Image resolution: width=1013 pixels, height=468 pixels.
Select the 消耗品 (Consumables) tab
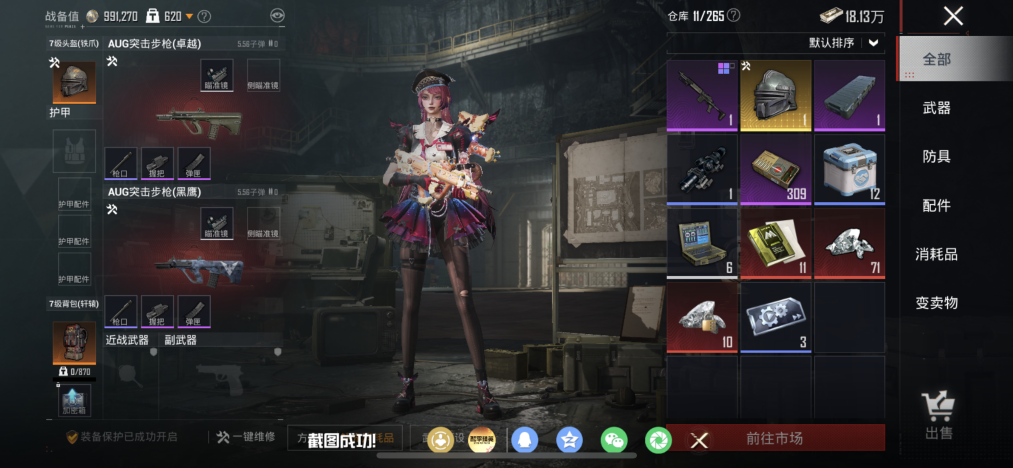[937, 254]
